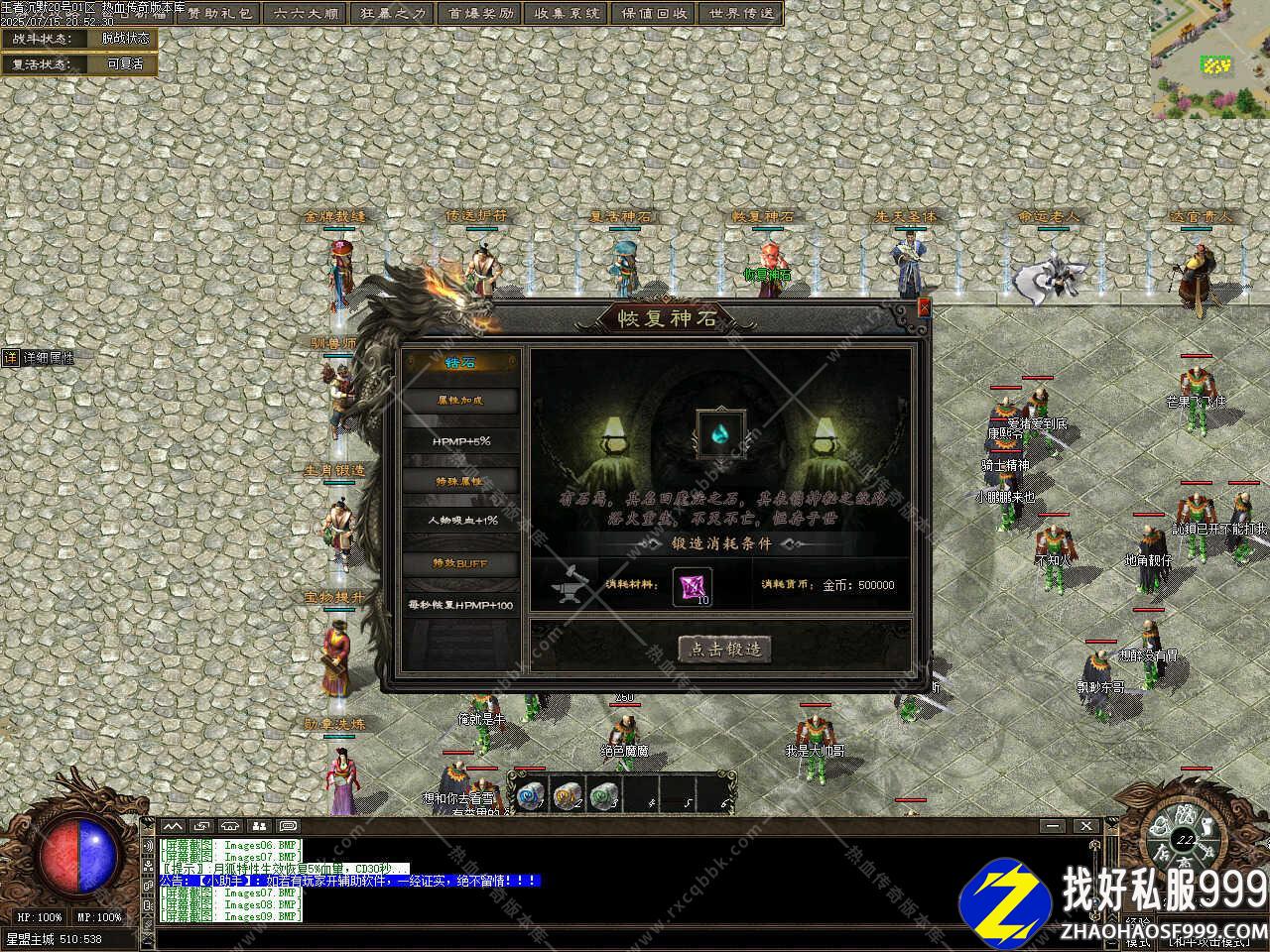Click the speech bubble chat channel icon

pos(288,825)
